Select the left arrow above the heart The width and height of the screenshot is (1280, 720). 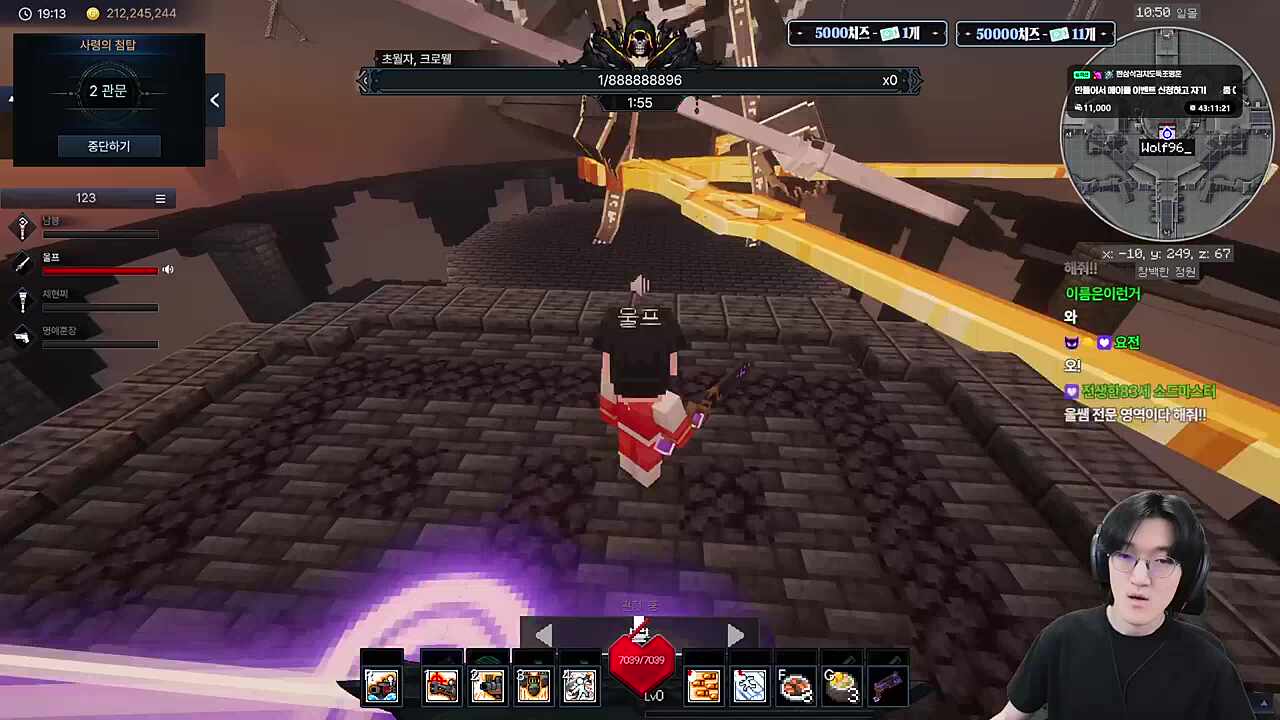click(x=543, y=635)
